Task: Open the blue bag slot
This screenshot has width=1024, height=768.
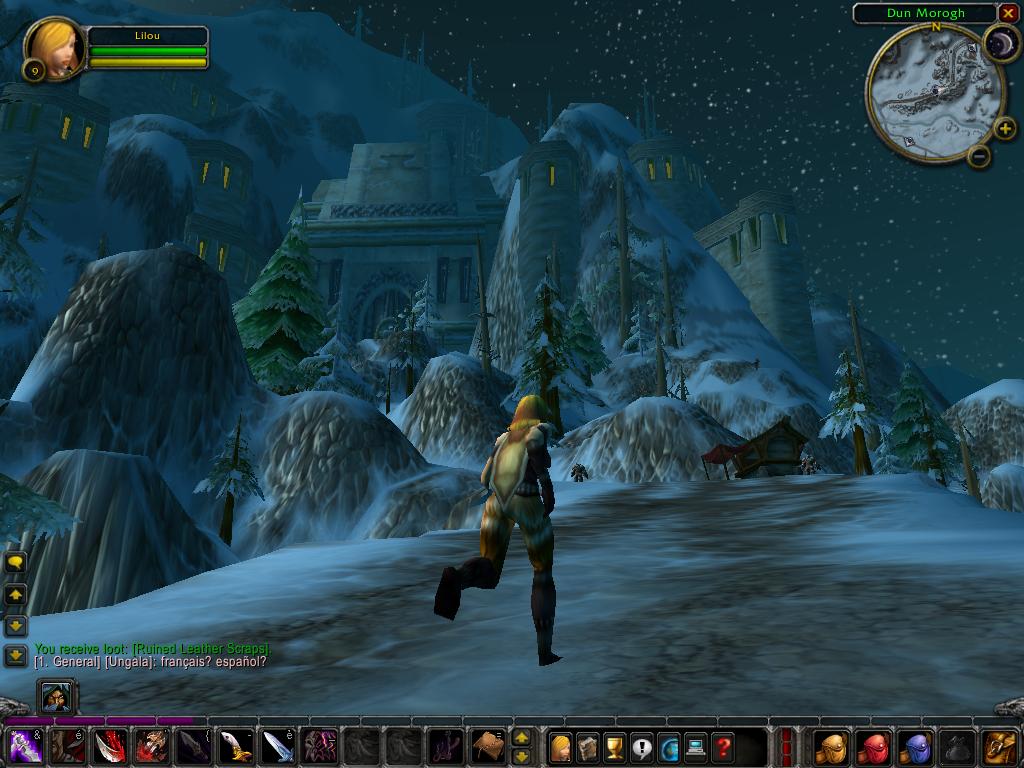Action: (916, 747)
